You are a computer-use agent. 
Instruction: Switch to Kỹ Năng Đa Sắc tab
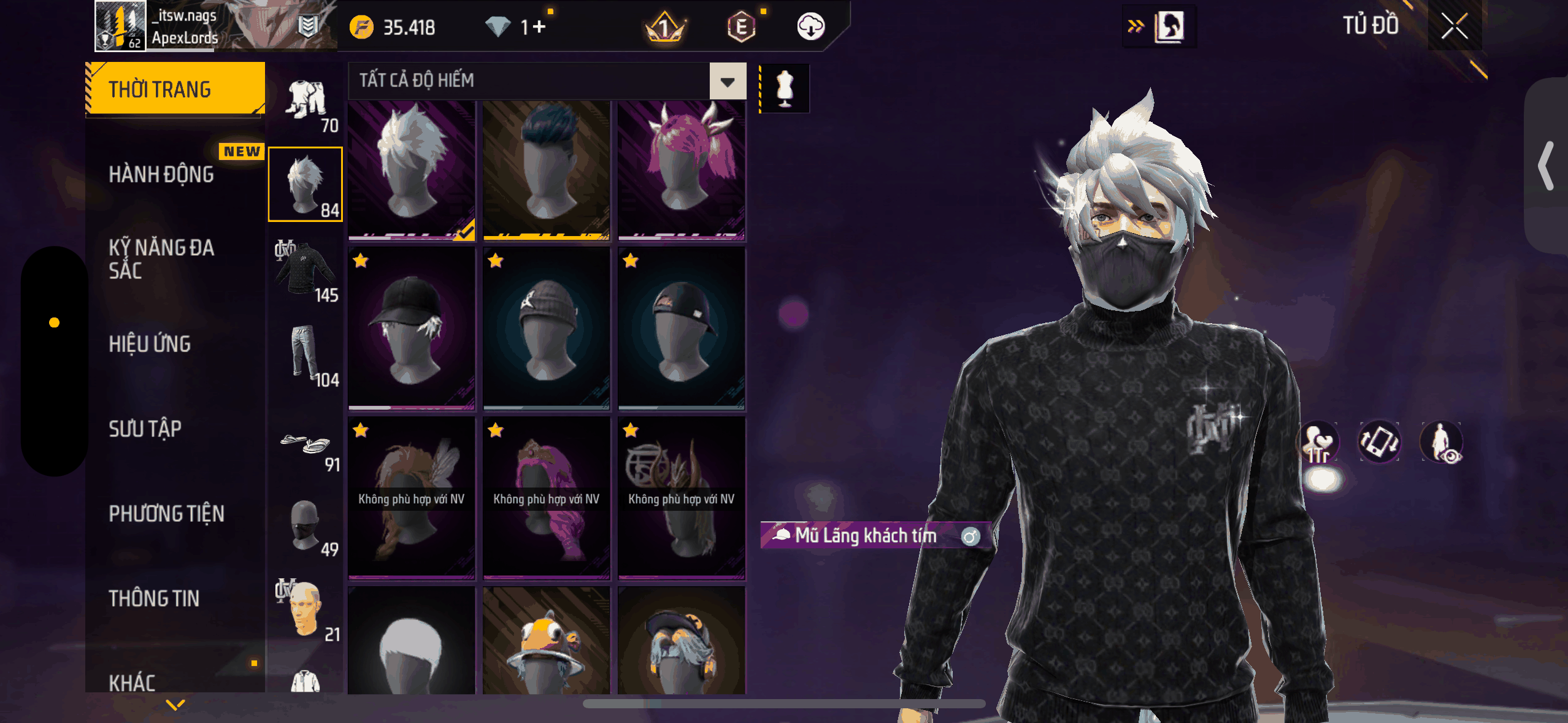coord(161,259)
